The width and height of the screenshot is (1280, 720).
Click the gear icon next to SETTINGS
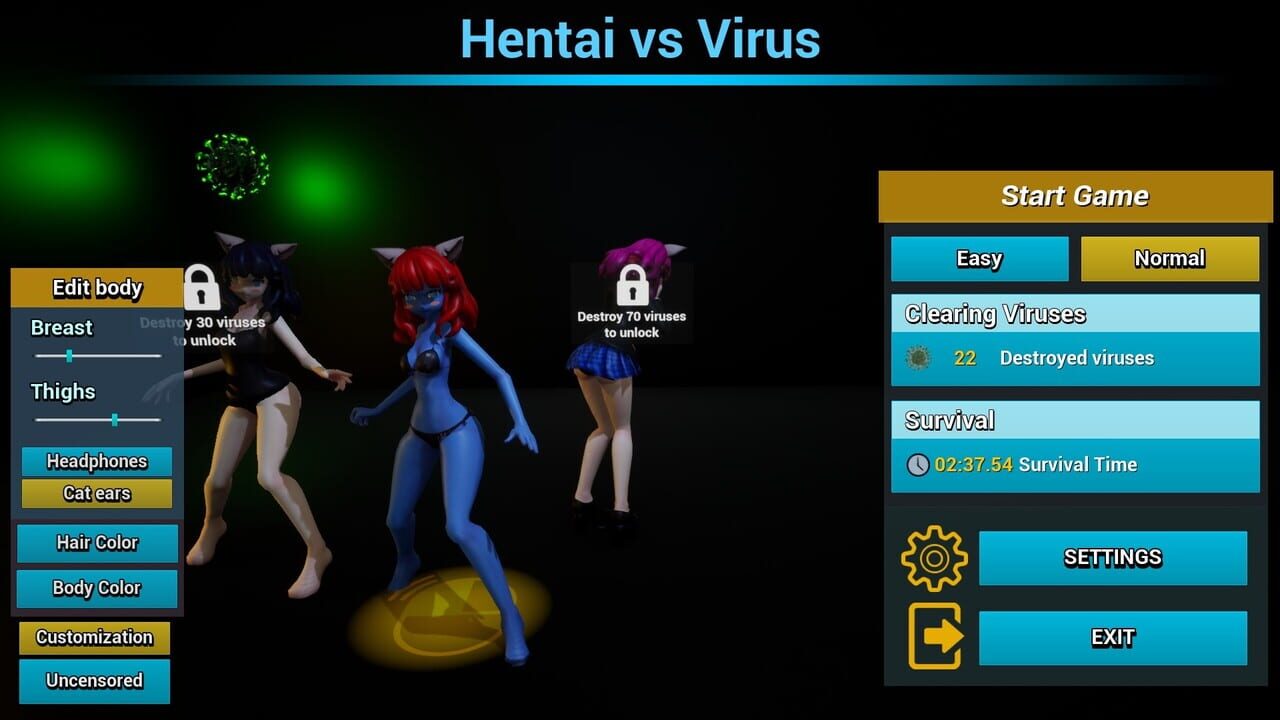click(932, 559)
